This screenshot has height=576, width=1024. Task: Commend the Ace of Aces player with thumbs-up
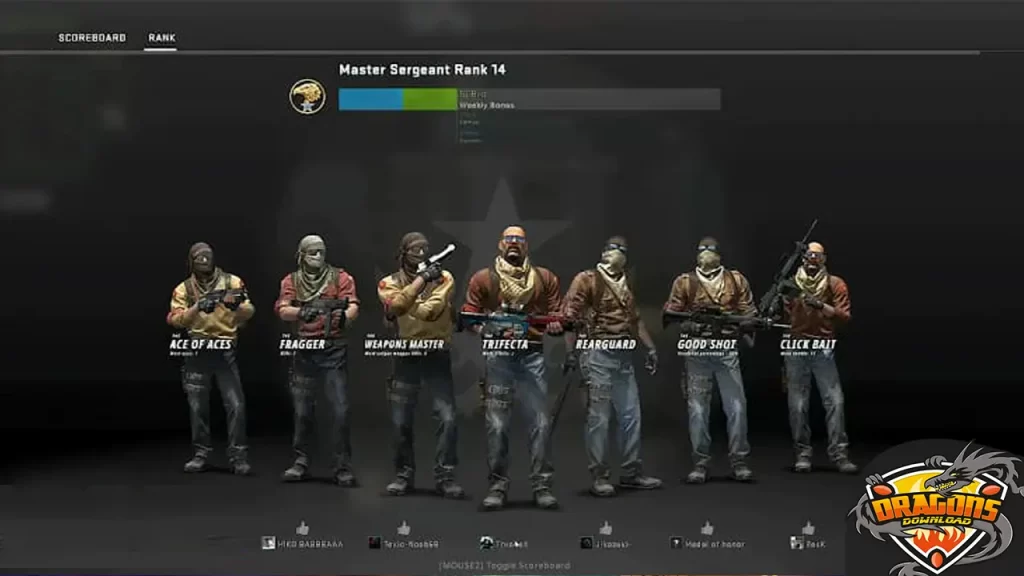[302, 527]
